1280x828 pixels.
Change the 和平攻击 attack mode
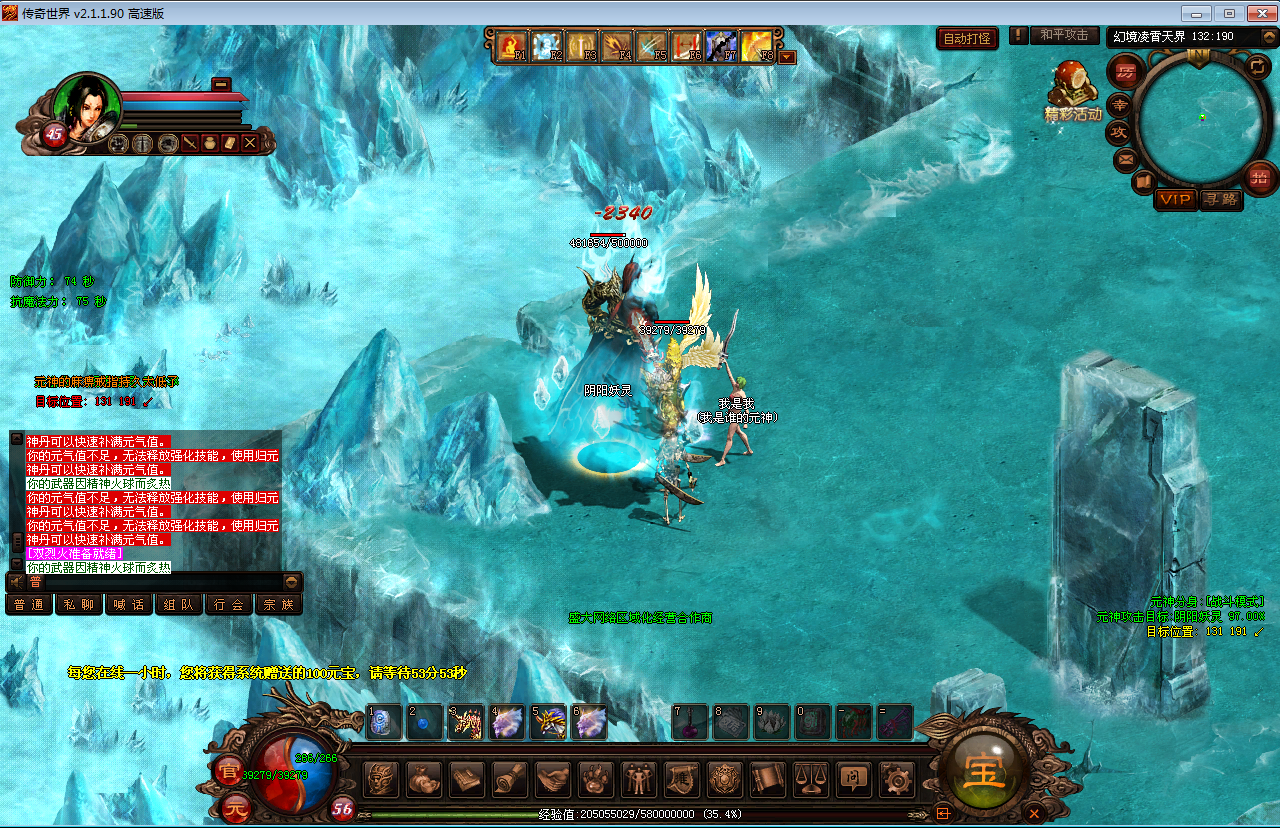1064,36
